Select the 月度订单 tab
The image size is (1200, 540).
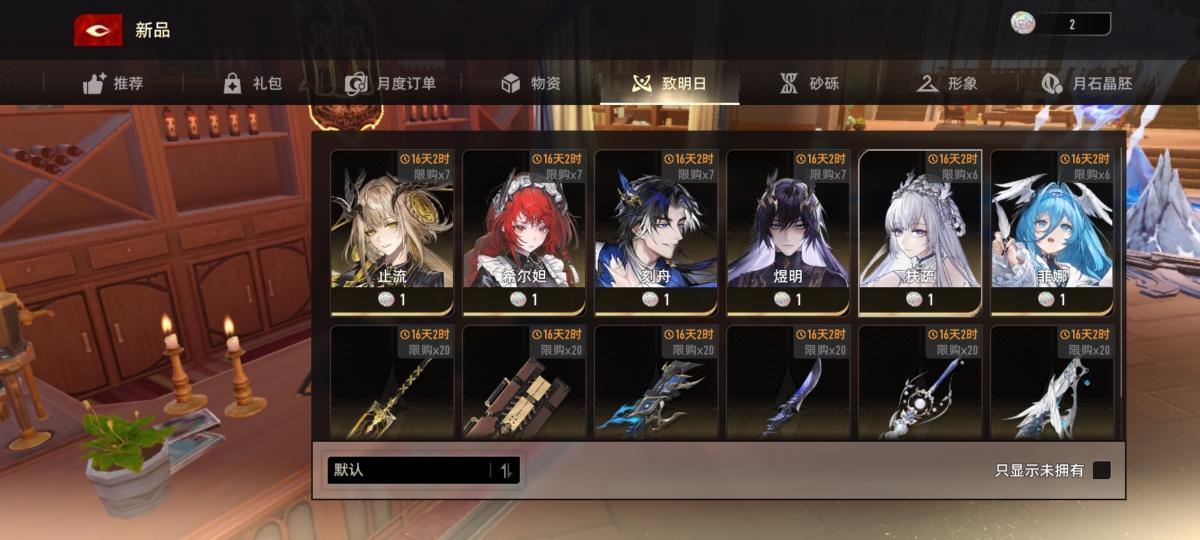coord(390,84)
